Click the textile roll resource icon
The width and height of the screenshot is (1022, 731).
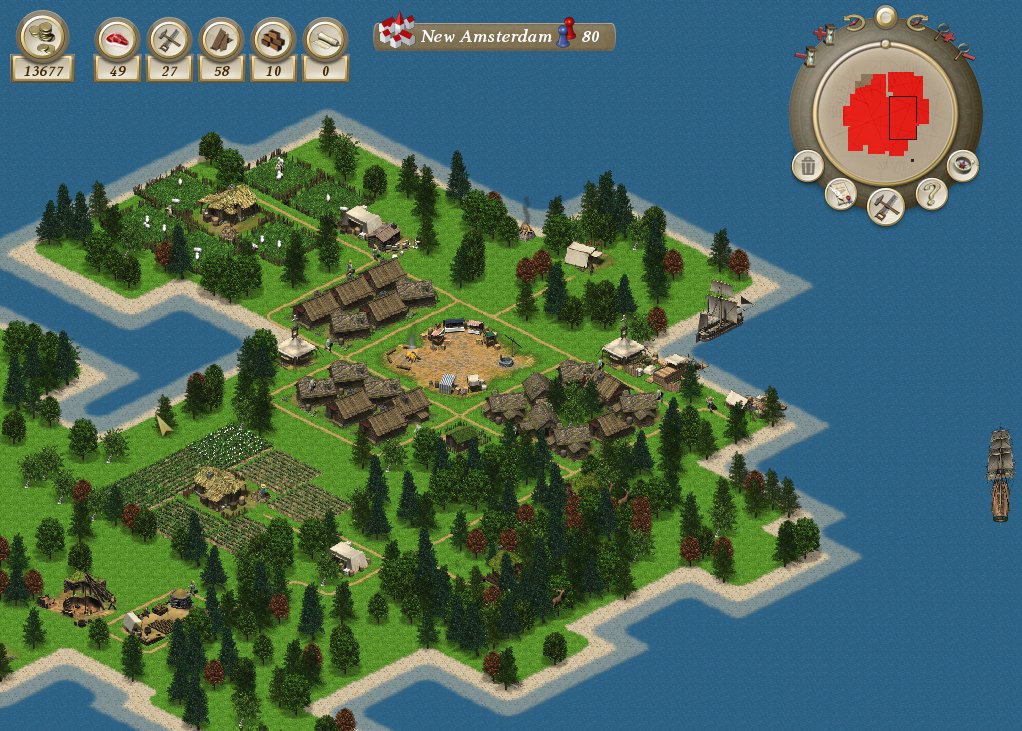coord(325,40)
